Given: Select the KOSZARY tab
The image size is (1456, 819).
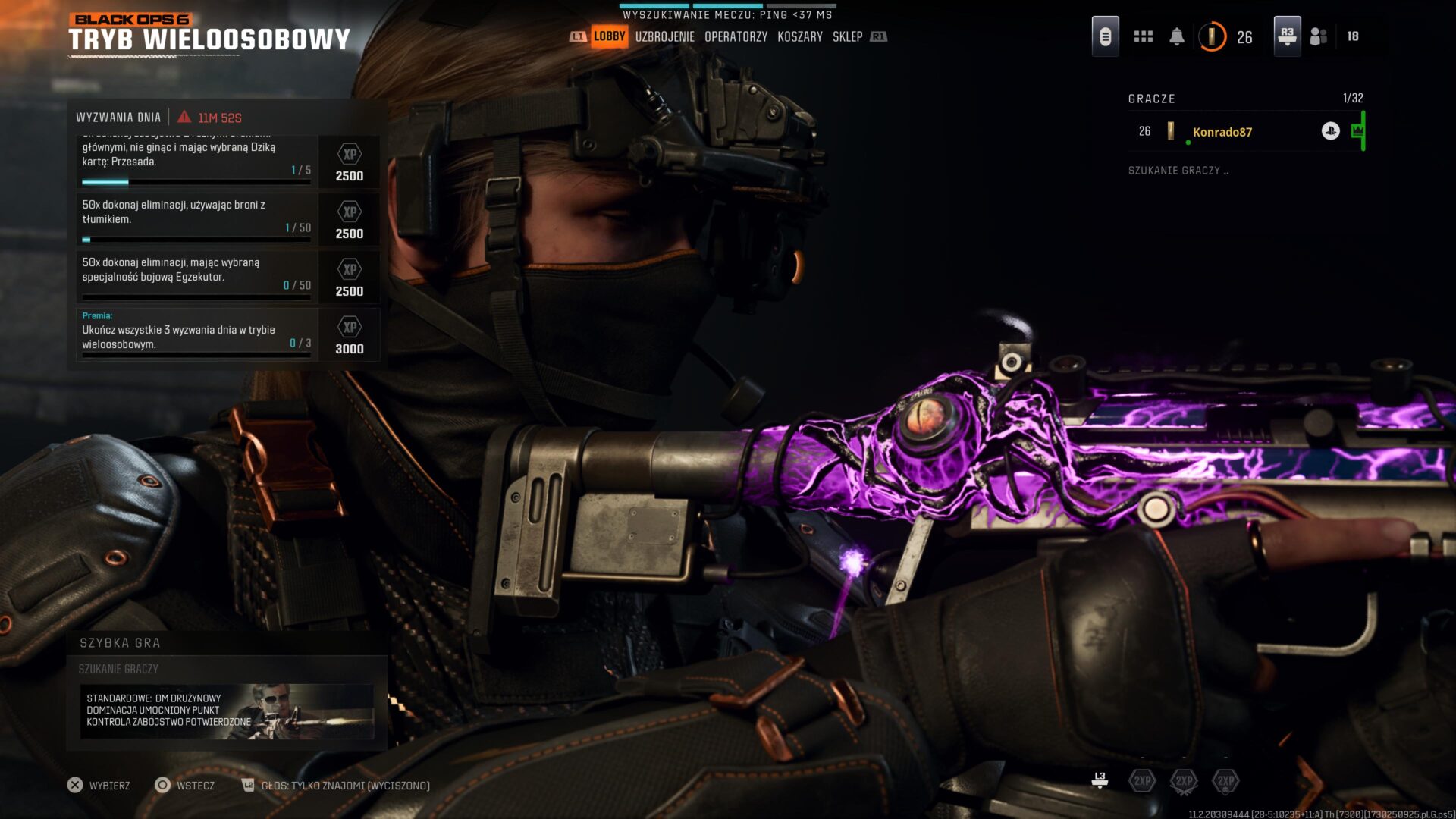Looking at the screenshot, I should click(799, 36).
